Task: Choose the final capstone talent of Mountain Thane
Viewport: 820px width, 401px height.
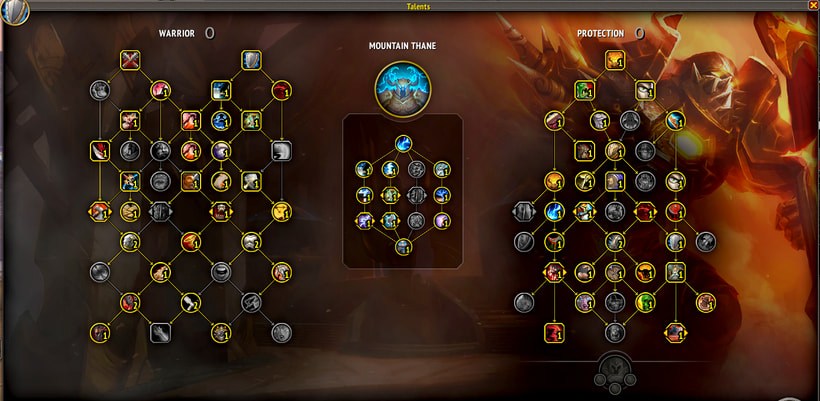Action: click(404, 245)
